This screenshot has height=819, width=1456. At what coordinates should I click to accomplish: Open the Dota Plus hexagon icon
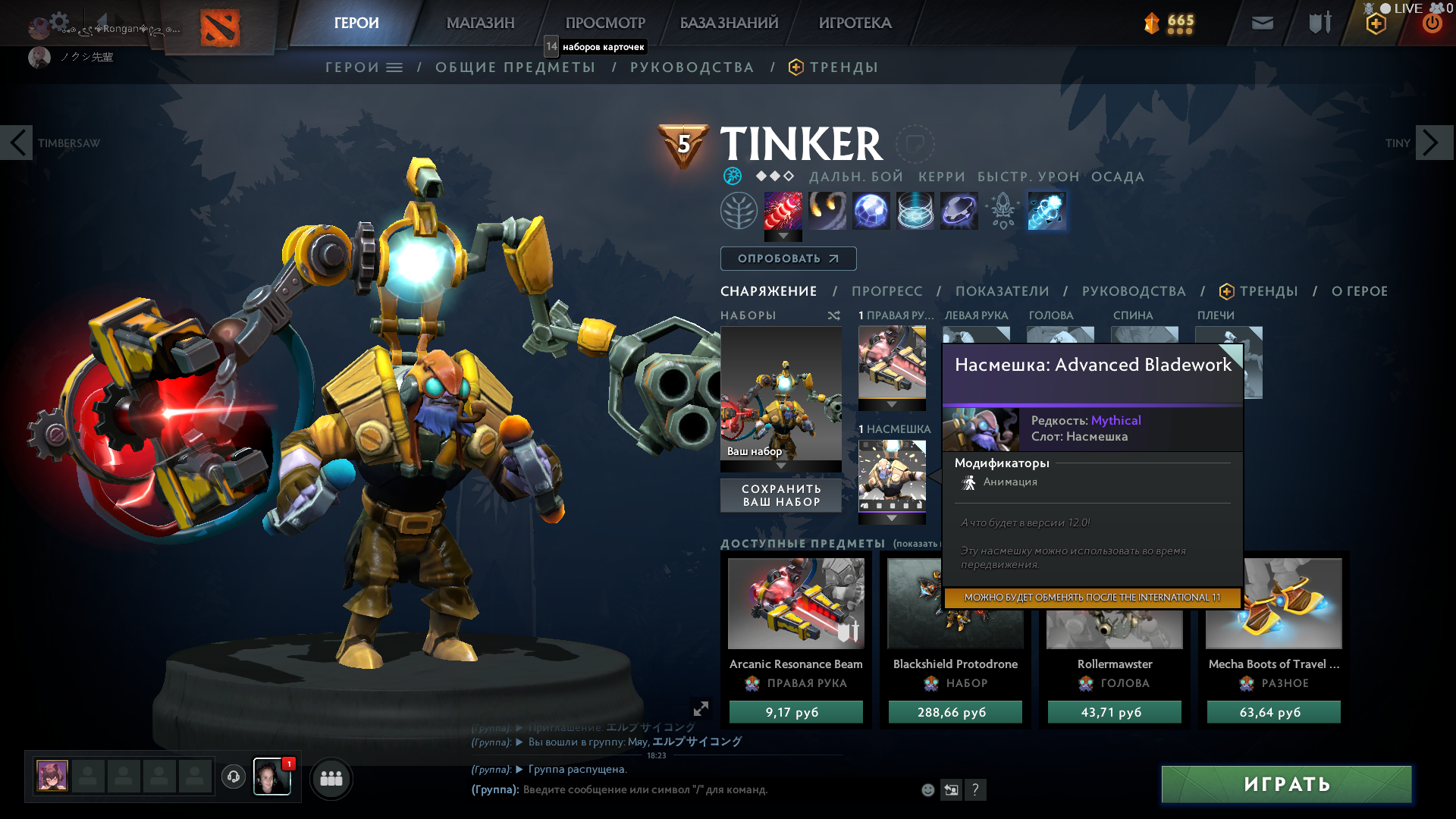(x=1375, y=23)
